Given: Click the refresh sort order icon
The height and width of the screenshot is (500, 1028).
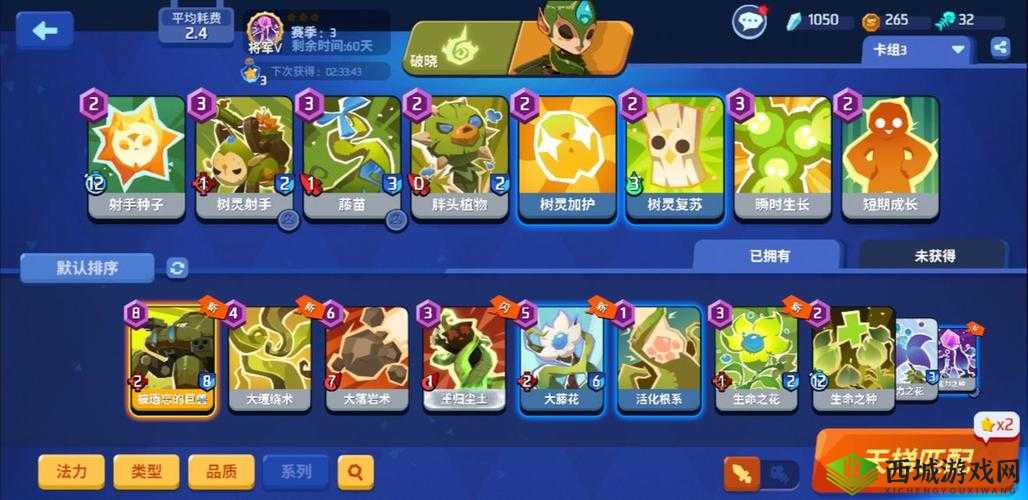Looking at the screenshot, I should pyautogui.click(x=177, y=268).
